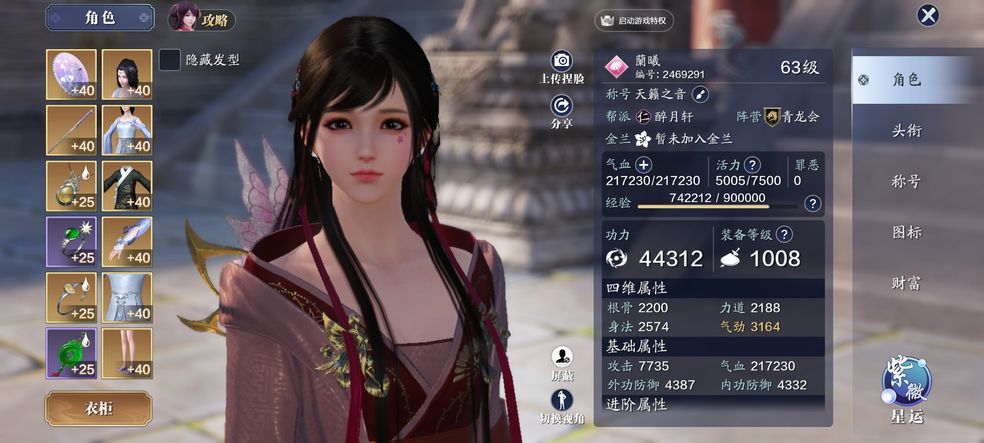Click the 上传捏脸 camera upload icon
The height and width of the screenshot is (443, 984).
coord(562,61)
